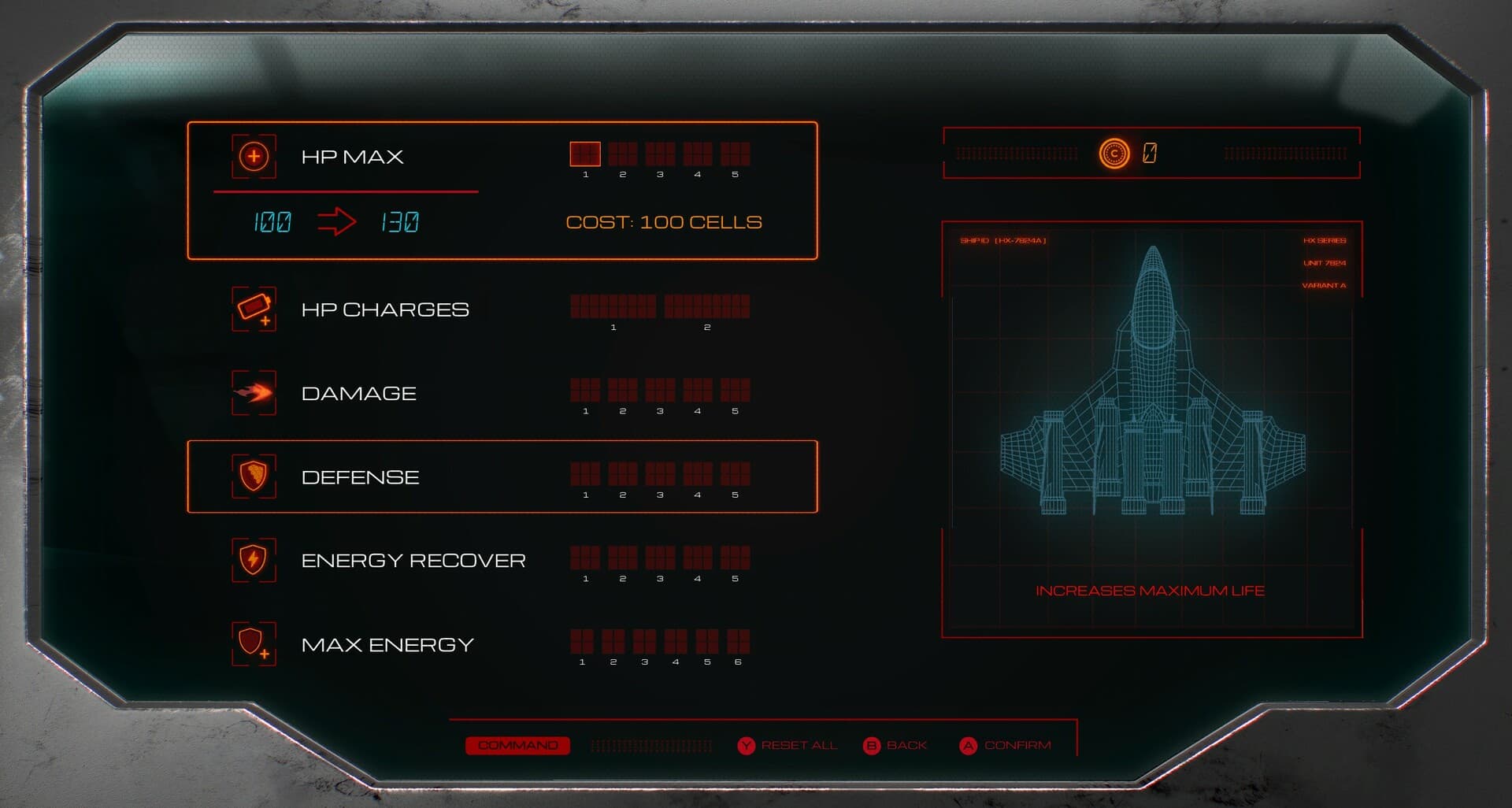The image size is (1512, 808).
Task: Click the MAX ENERGY shield-plus icon
Action: coord(253,644)
